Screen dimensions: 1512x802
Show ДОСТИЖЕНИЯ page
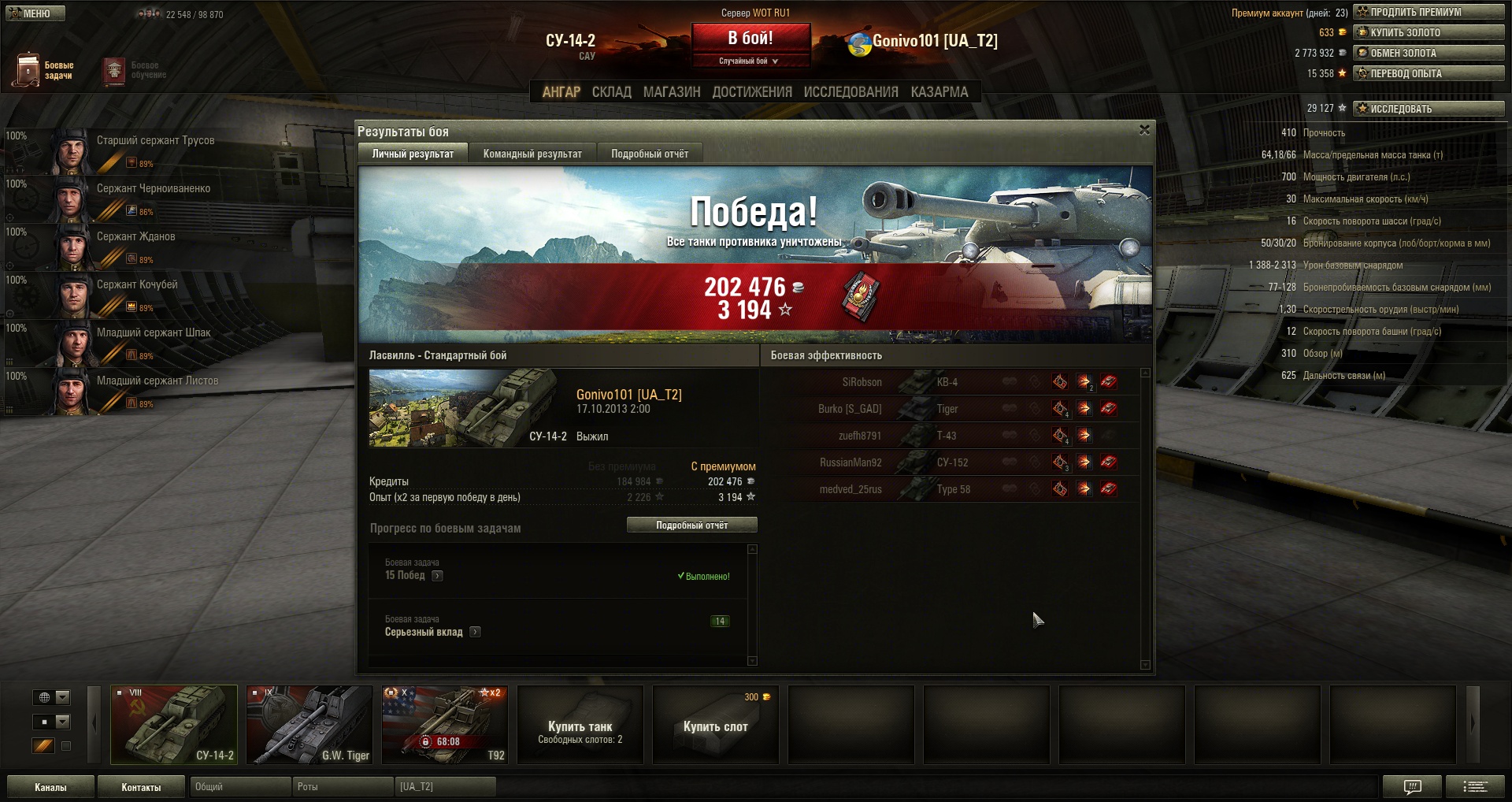[752, 92]
